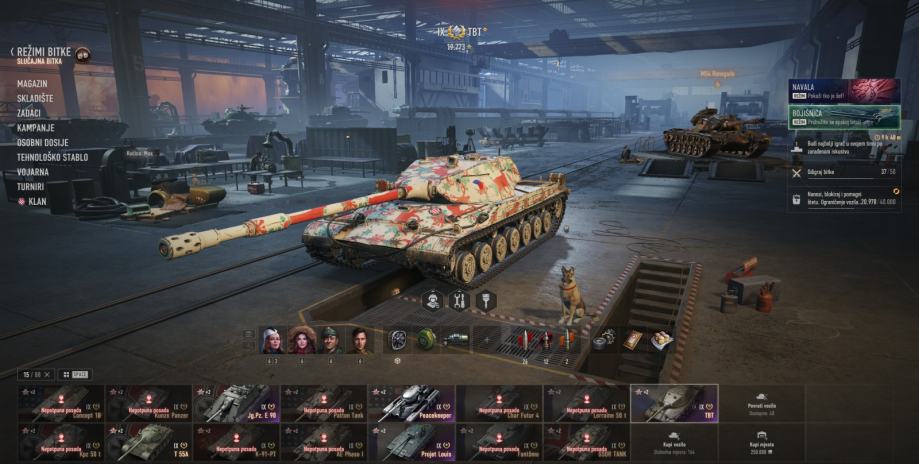
Task: Select the white-haired female crew member portrait
Action: tap(271, 340)
